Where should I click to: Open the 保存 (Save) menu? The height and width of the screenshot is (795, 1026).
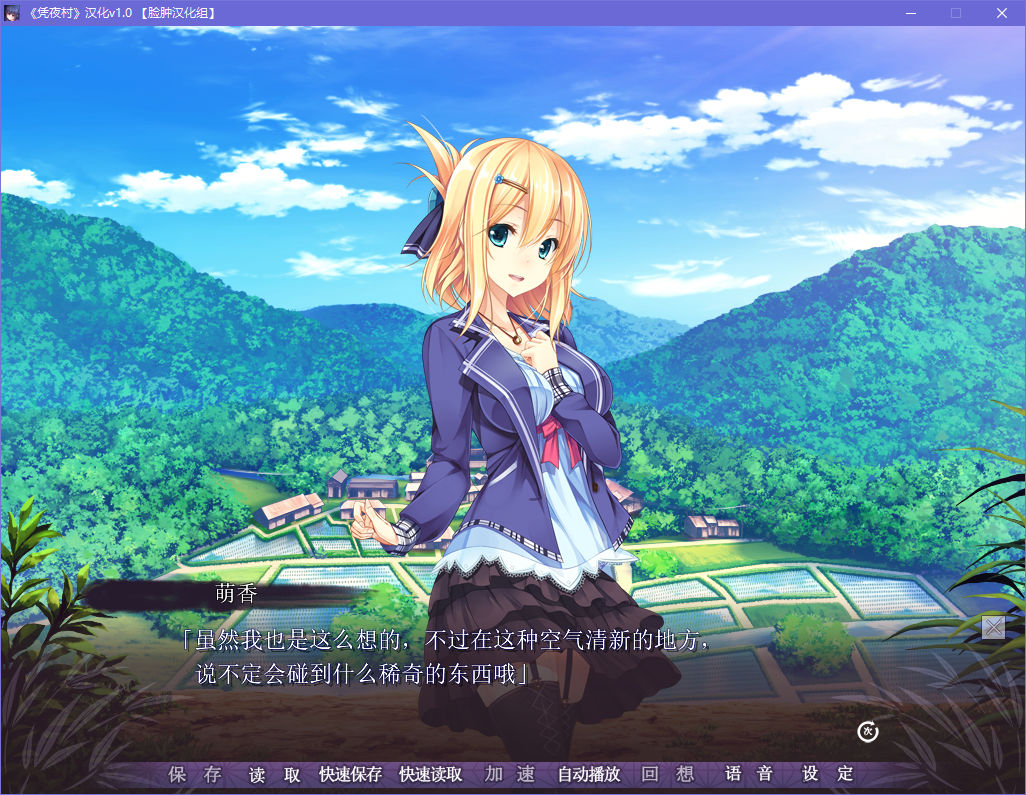click(194, 774)
